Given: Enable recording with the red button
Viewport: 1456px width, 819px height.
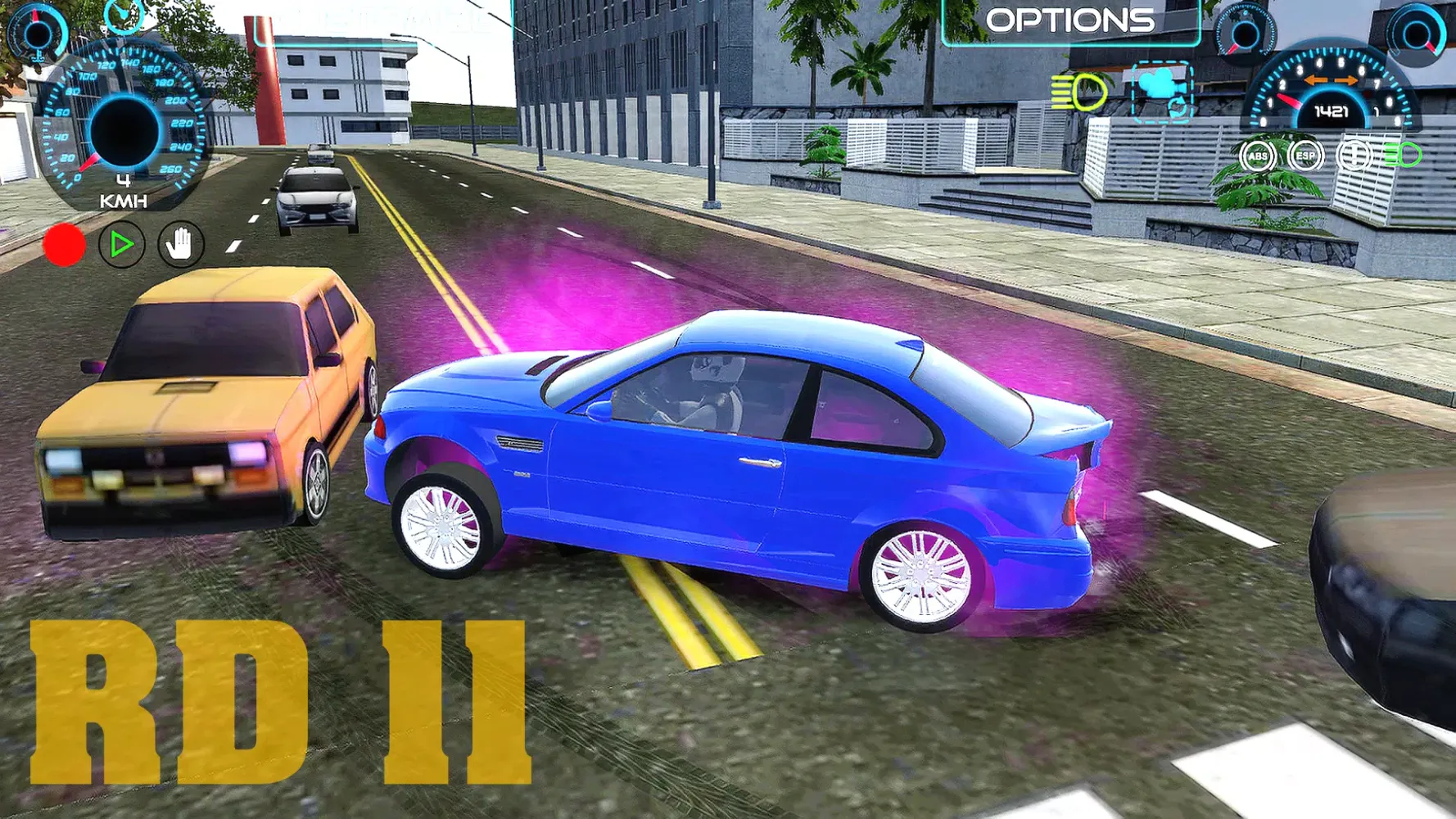Looking at the screenshot, I should [66, 244].
